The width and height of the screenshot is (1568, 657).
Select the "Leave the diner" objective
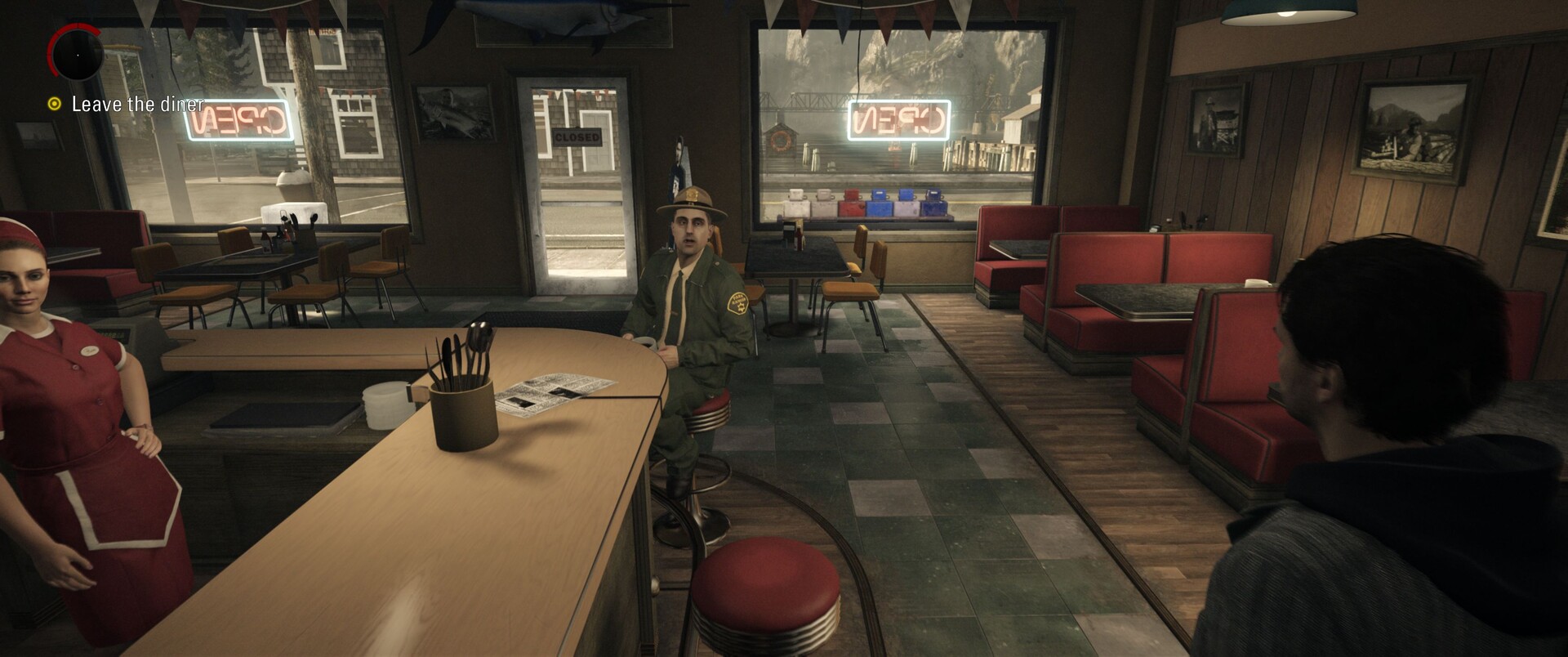[x=137, y=105]
